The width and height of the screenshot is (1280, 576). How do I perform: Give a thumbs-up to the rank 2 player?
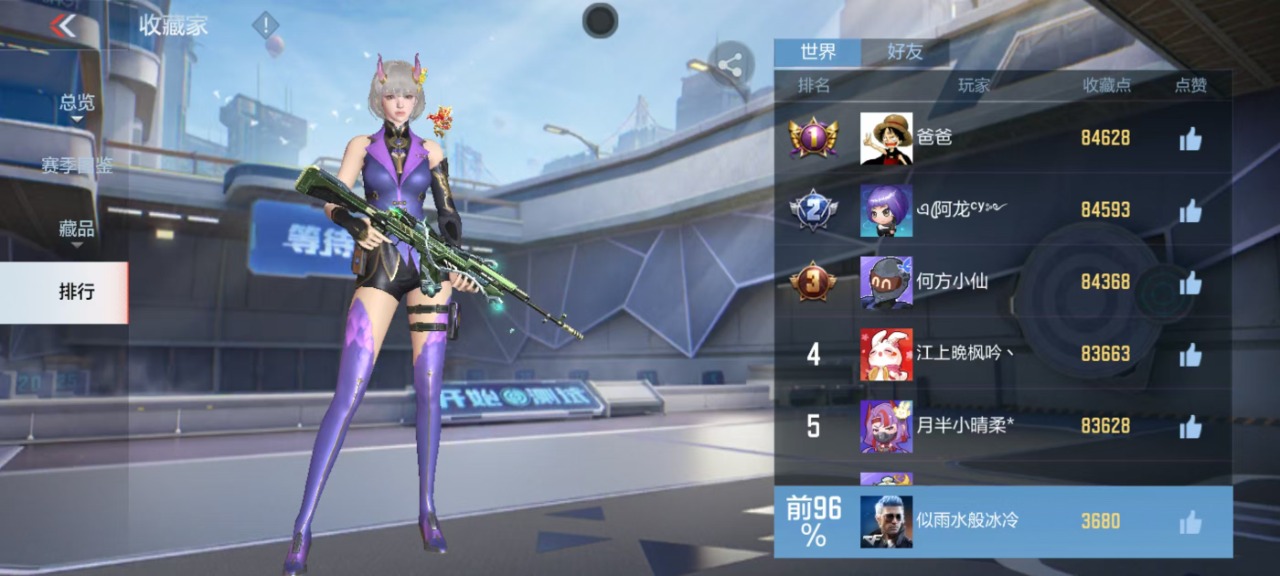[1190, 211]
